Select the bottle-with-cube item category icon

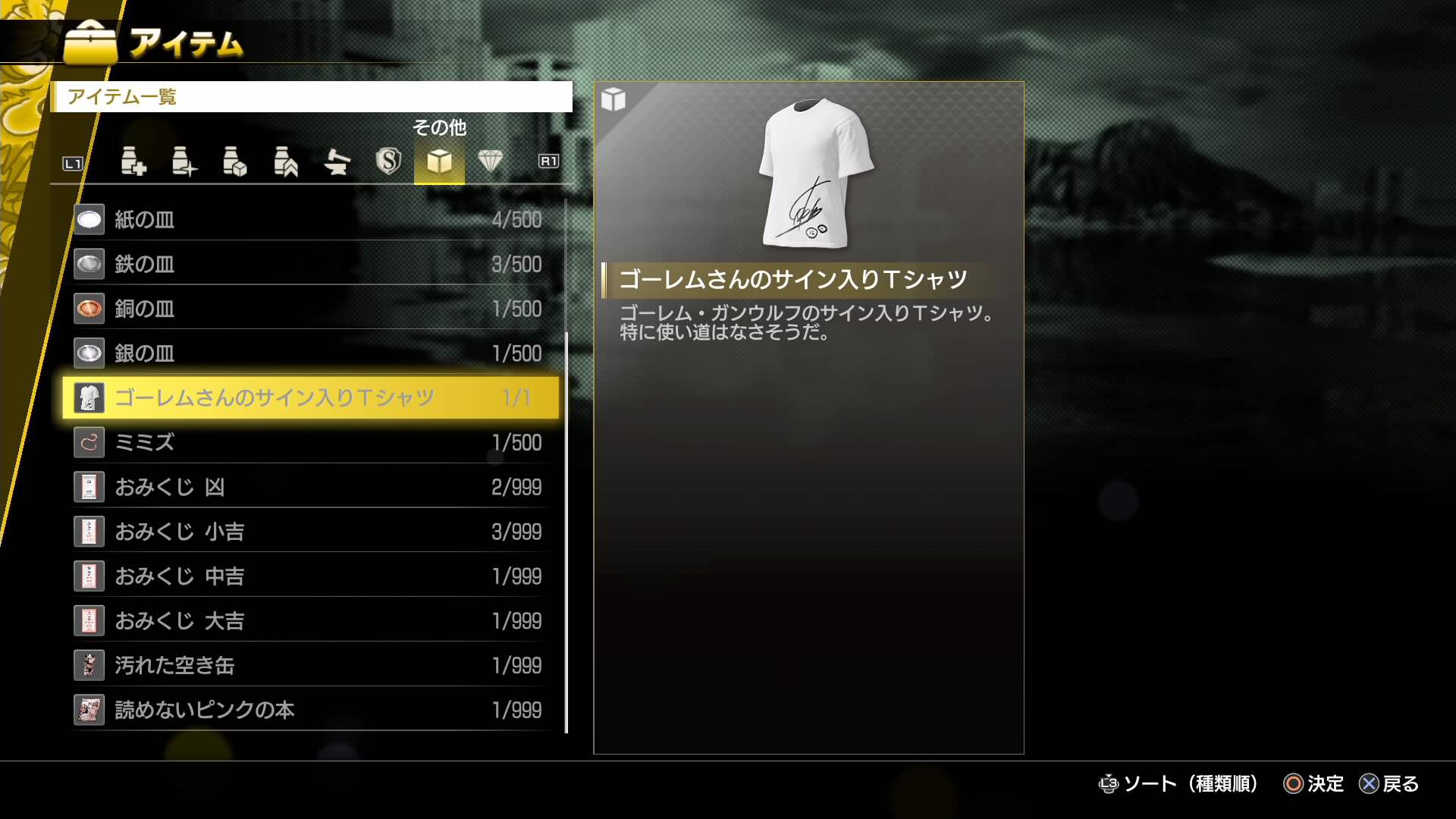click(x=235, y=162)
